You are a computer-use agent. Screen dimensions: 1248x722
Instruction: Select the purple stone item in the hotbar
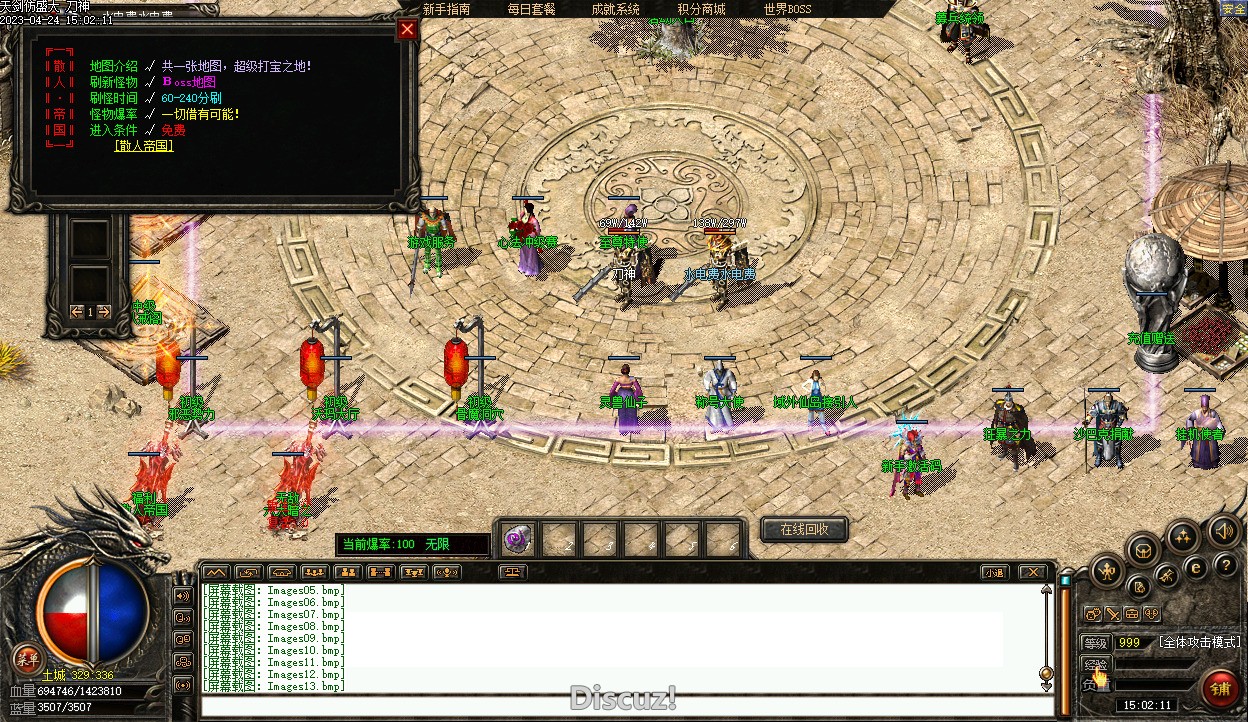[518, 540]
